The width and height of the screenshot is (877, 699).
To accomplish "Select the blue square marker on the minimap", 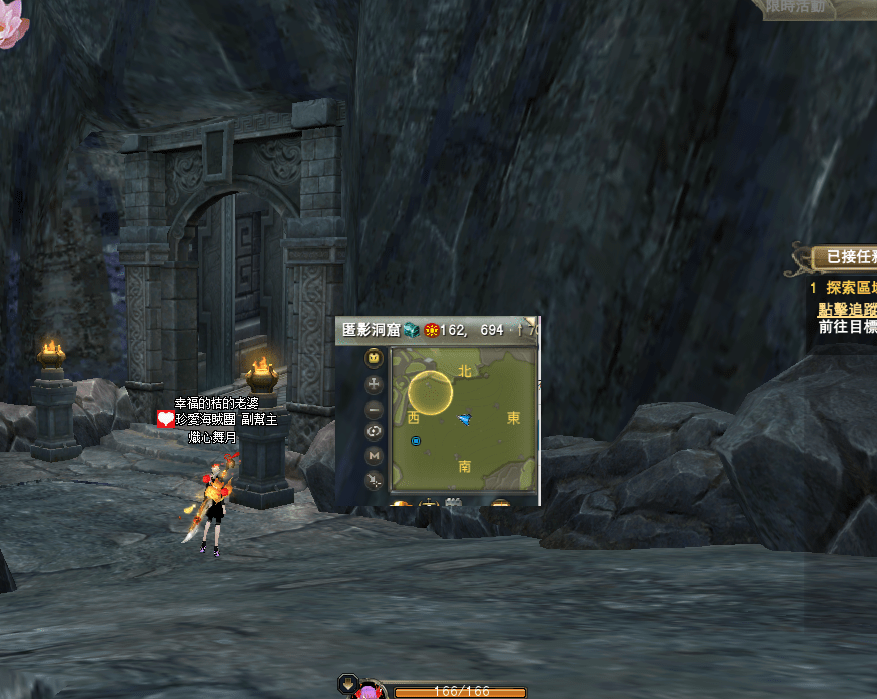I will pyautogui.click(x=416, y=440).
